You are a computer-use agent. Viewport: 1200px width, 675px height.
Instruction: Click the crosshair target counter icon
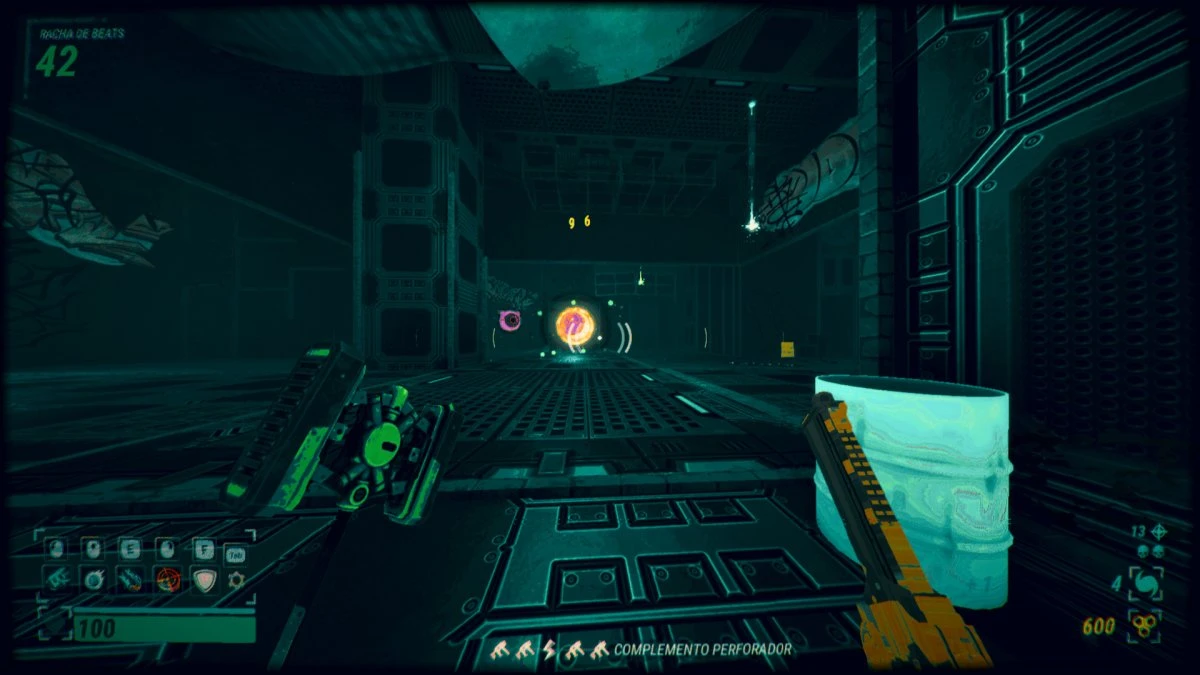[1159, 532]
